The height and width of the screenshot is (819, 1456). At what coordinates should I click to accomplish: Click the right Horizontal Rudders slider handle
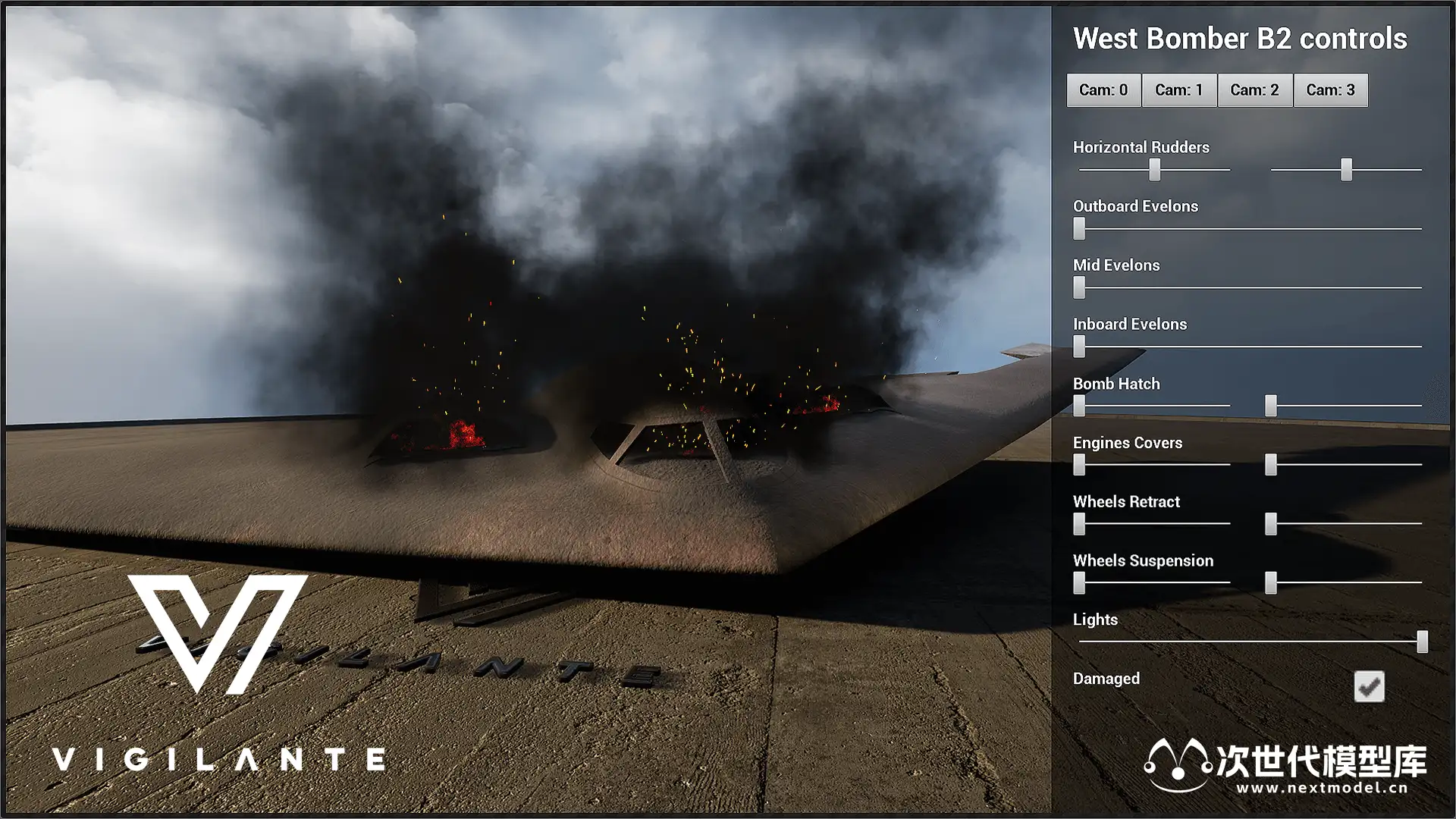pos(1346,169)
